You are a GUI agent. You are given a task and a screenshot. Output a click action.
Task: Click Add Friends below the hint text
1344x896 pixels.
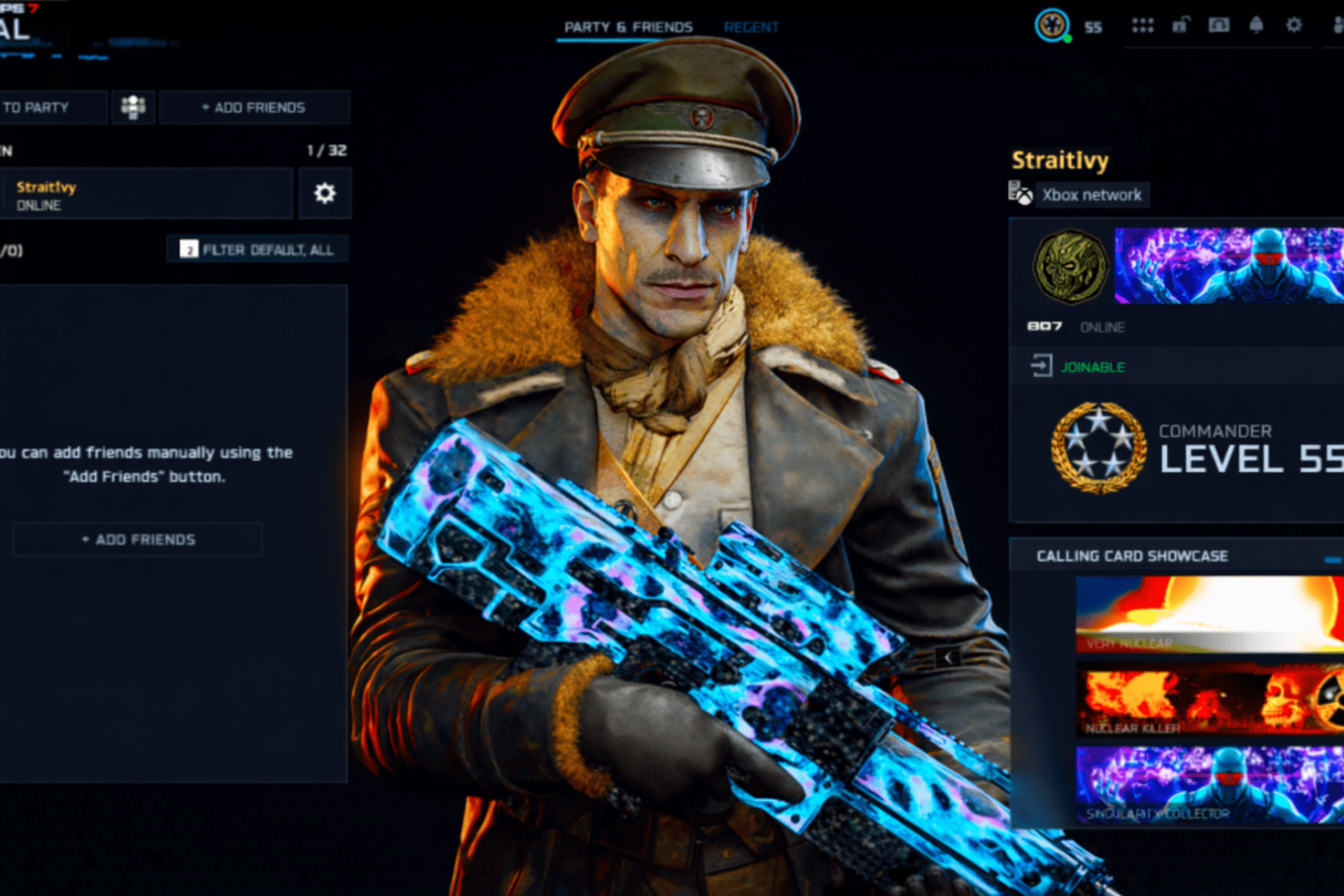click(138, 540)
